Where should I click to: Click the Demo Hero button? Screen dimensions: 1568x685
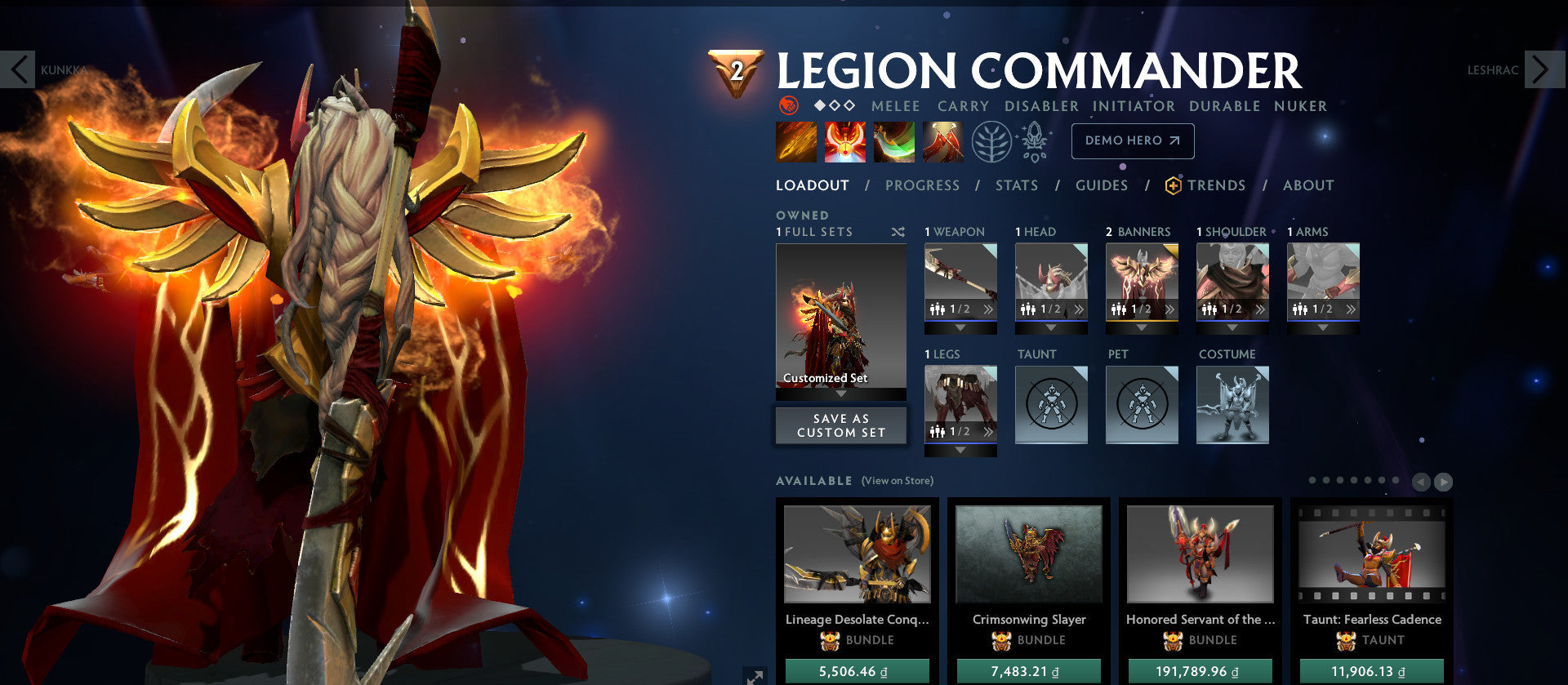[1132, 140]
